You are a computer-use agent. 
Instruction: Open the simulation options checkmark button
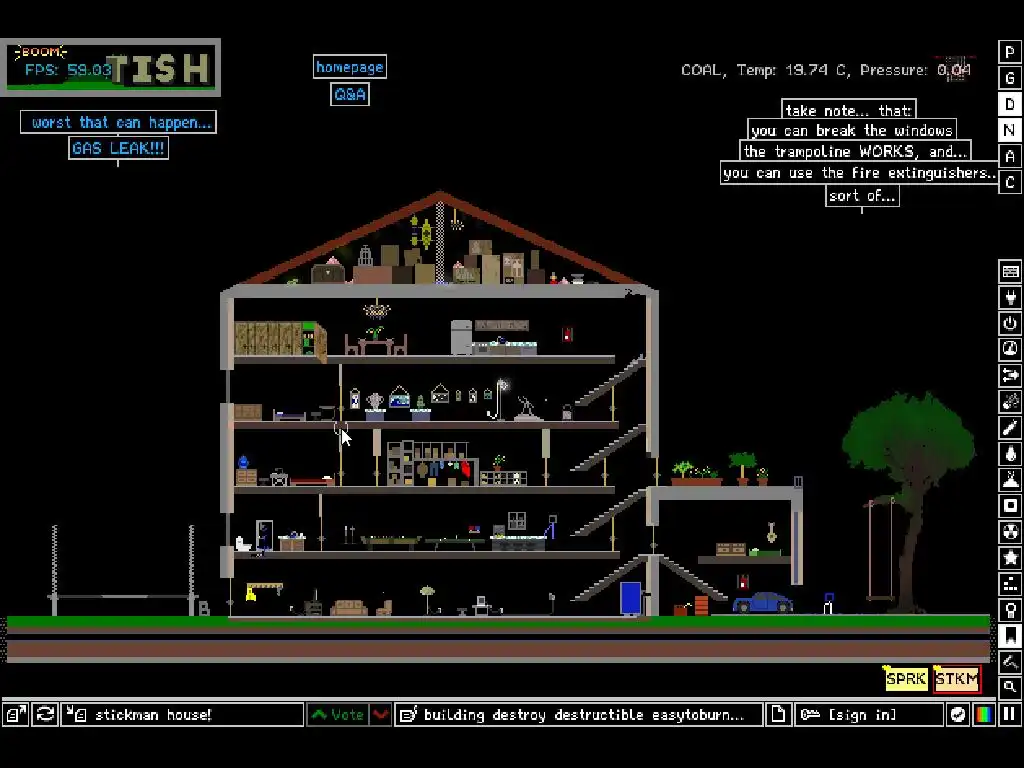[x=958, y=714]
